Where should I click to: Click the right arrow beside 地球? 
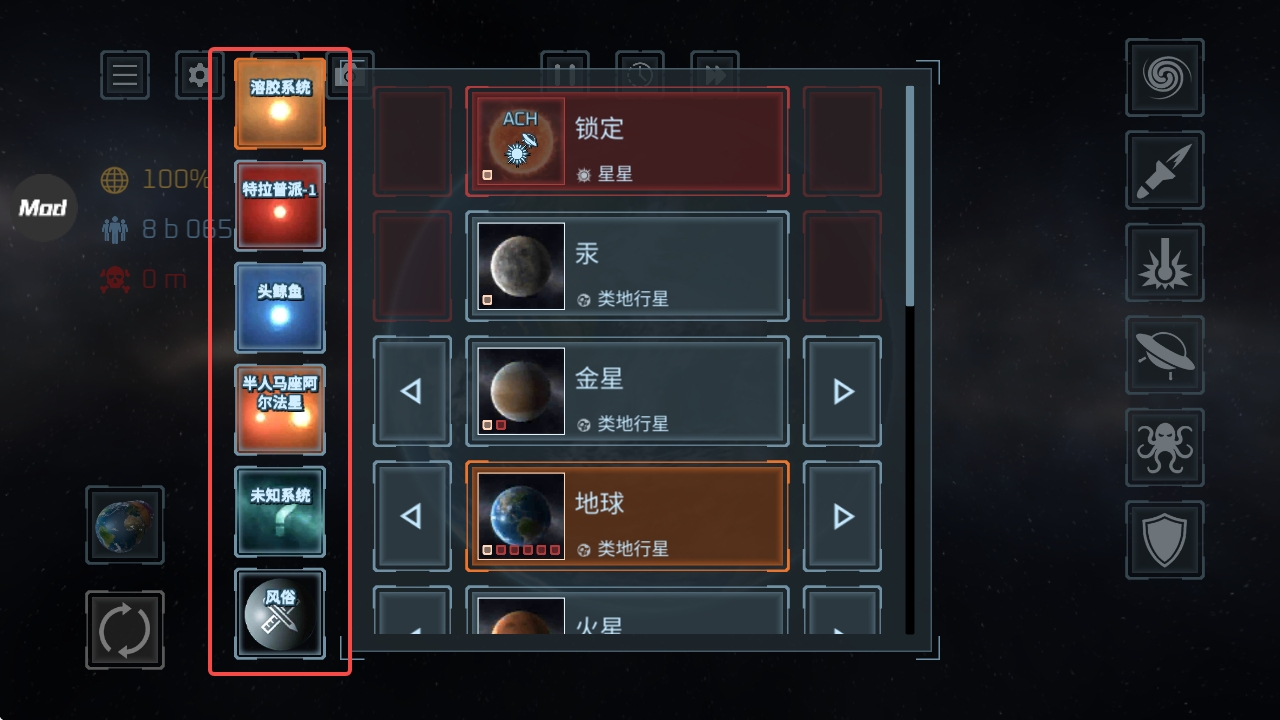coord(841,516)
